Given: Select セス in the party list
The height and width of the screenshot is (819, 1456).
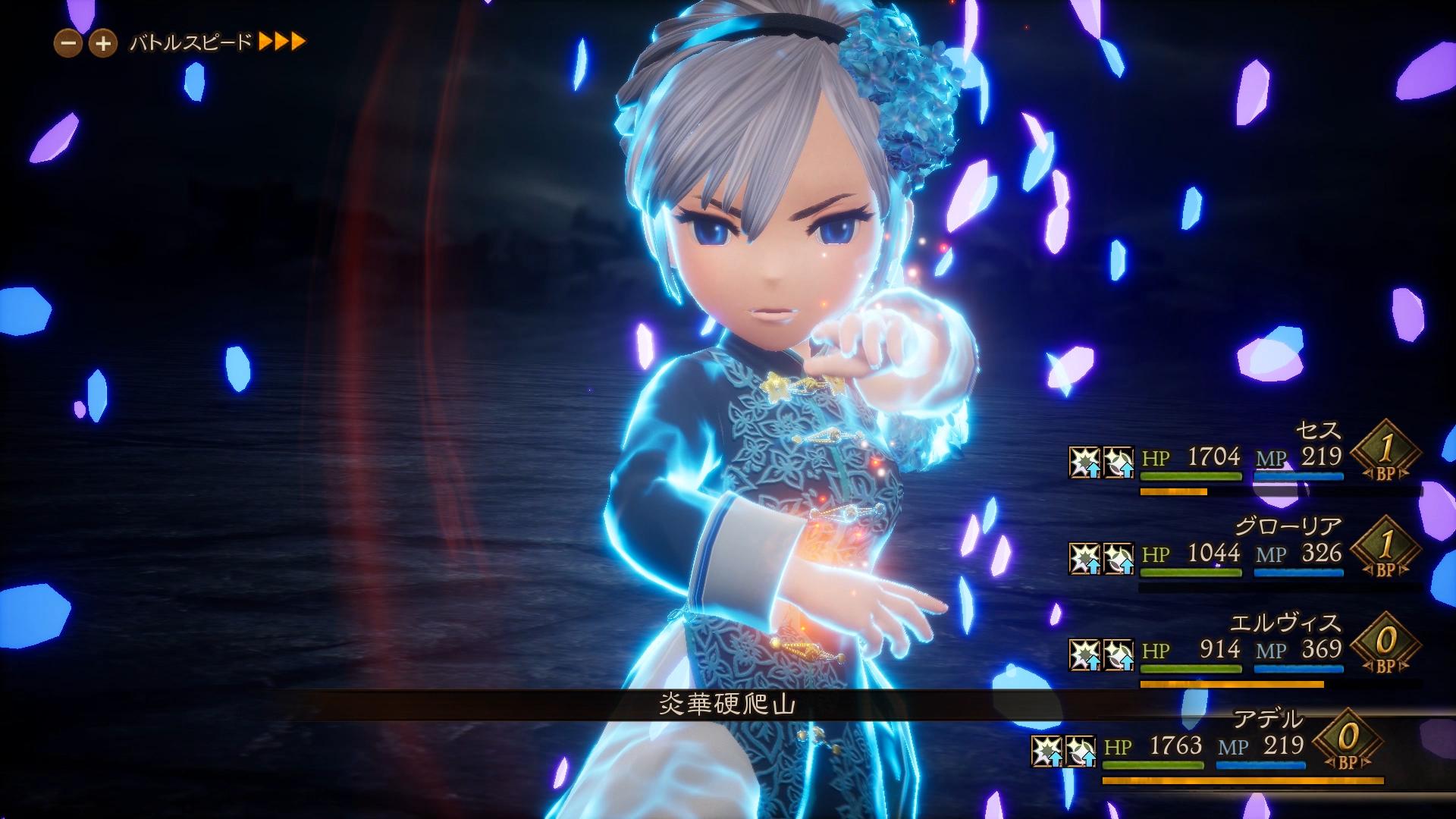Looking at the screenshot, I should [1318, 430].
